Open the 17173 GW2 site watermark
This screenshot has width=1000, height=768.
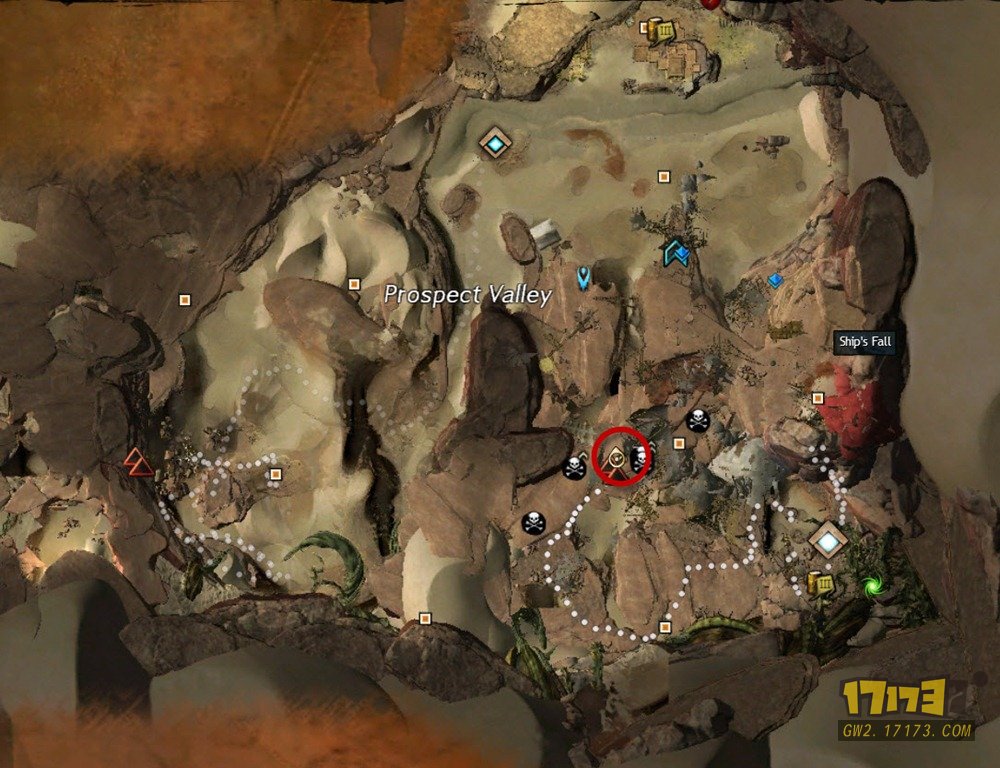pos(906,710)
